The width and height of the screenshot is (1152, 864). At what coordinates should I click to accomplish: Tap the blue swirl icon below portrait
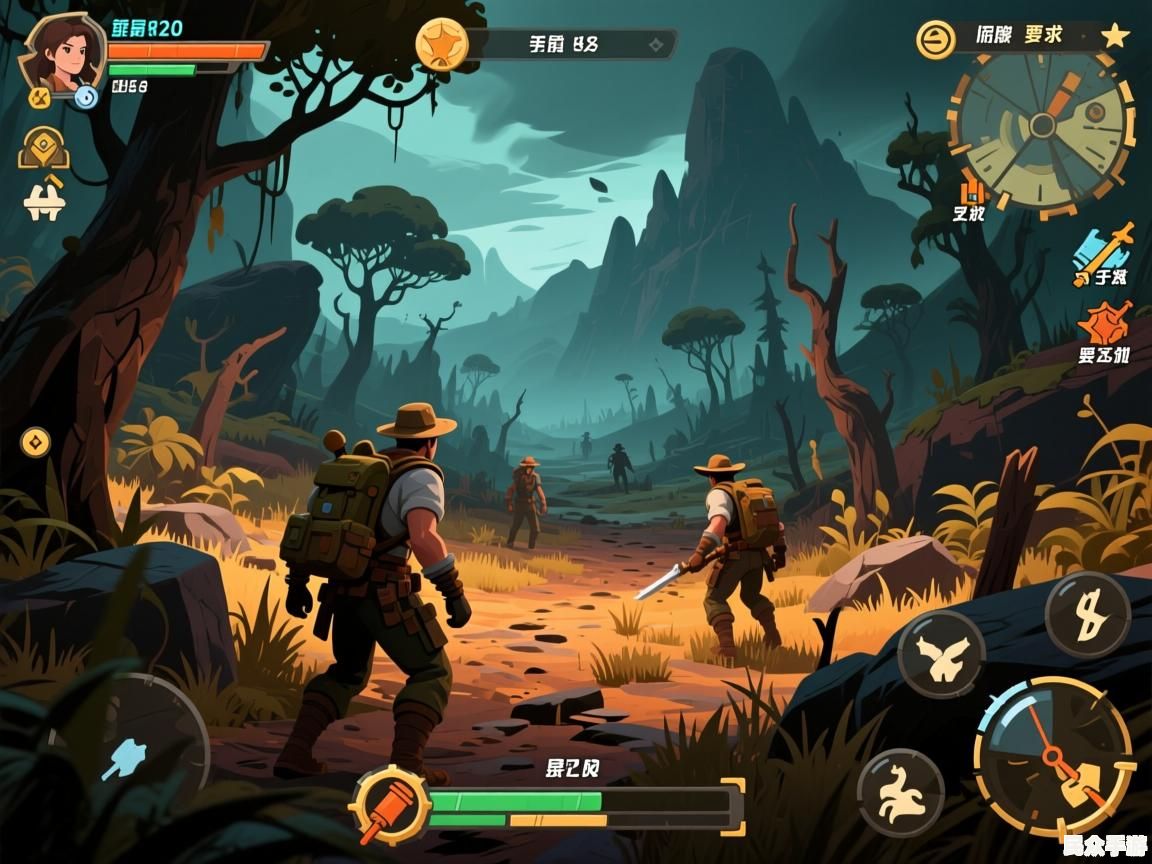point(86,97)
